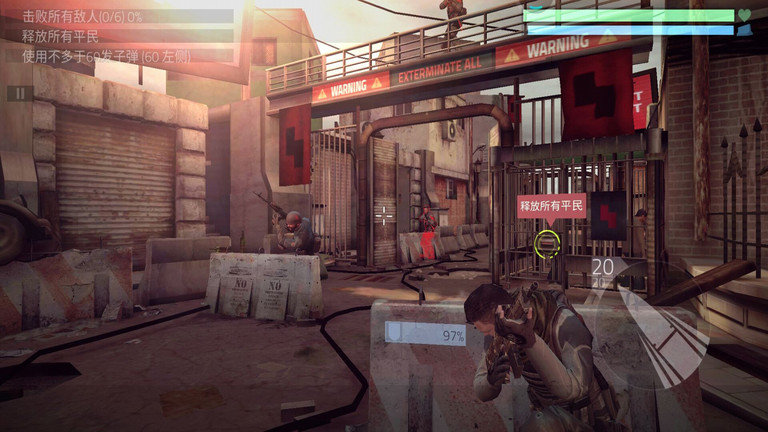The width and height of the screenshot is (768, 432).
Task: Select the 击败所有敌人 objective in the tracker
Action: click(x=79, y=17)
